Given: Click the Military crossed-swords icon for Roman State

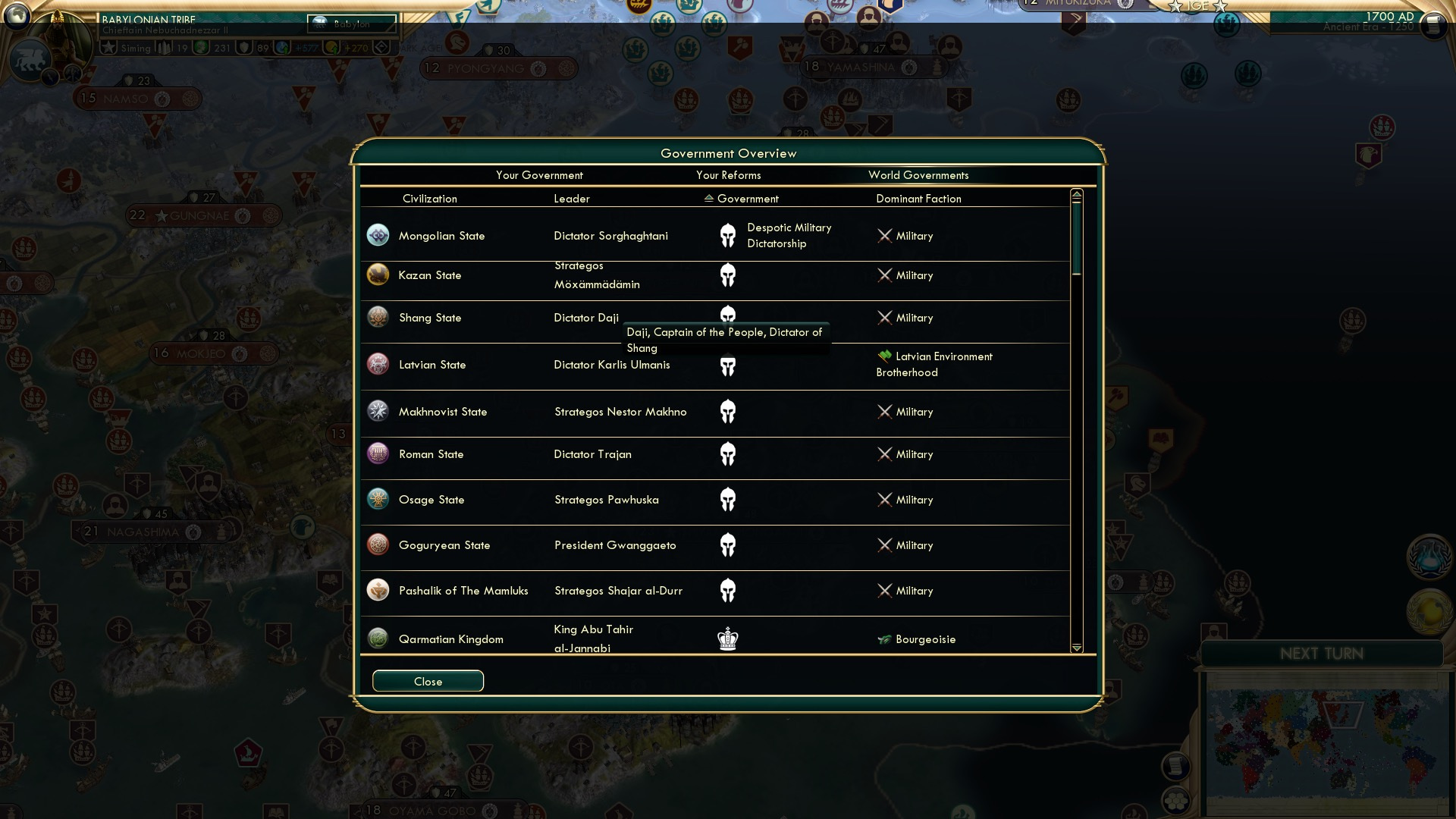Looking at the screenshot, I should 884,454.
